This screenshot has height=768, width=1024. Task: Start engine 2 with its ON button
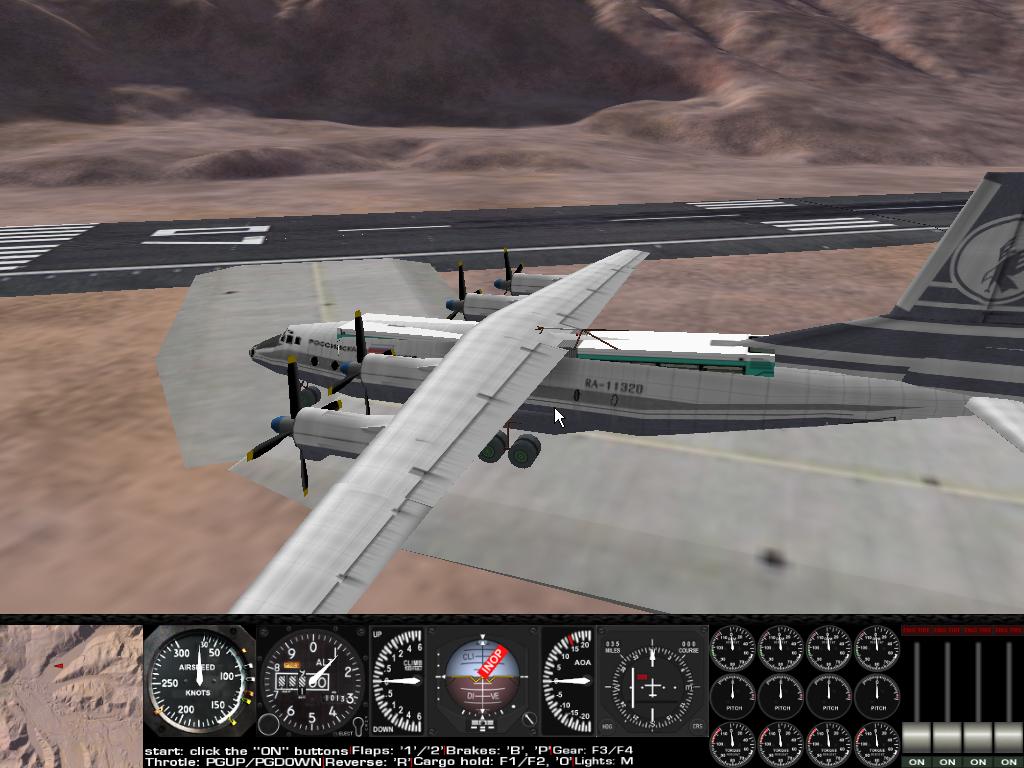coord(947,762)
